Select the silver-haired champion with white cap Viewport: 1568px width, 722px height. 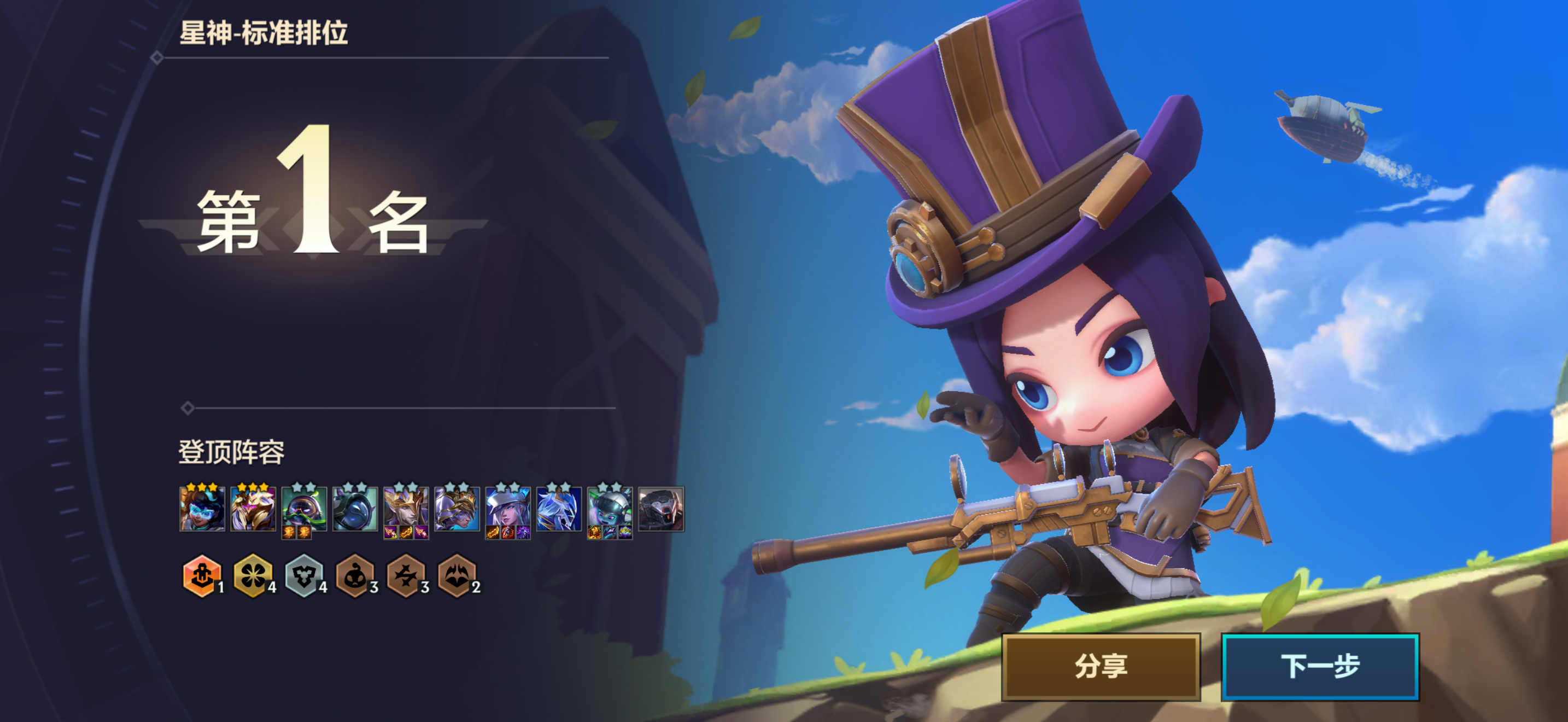click(508, 509)
